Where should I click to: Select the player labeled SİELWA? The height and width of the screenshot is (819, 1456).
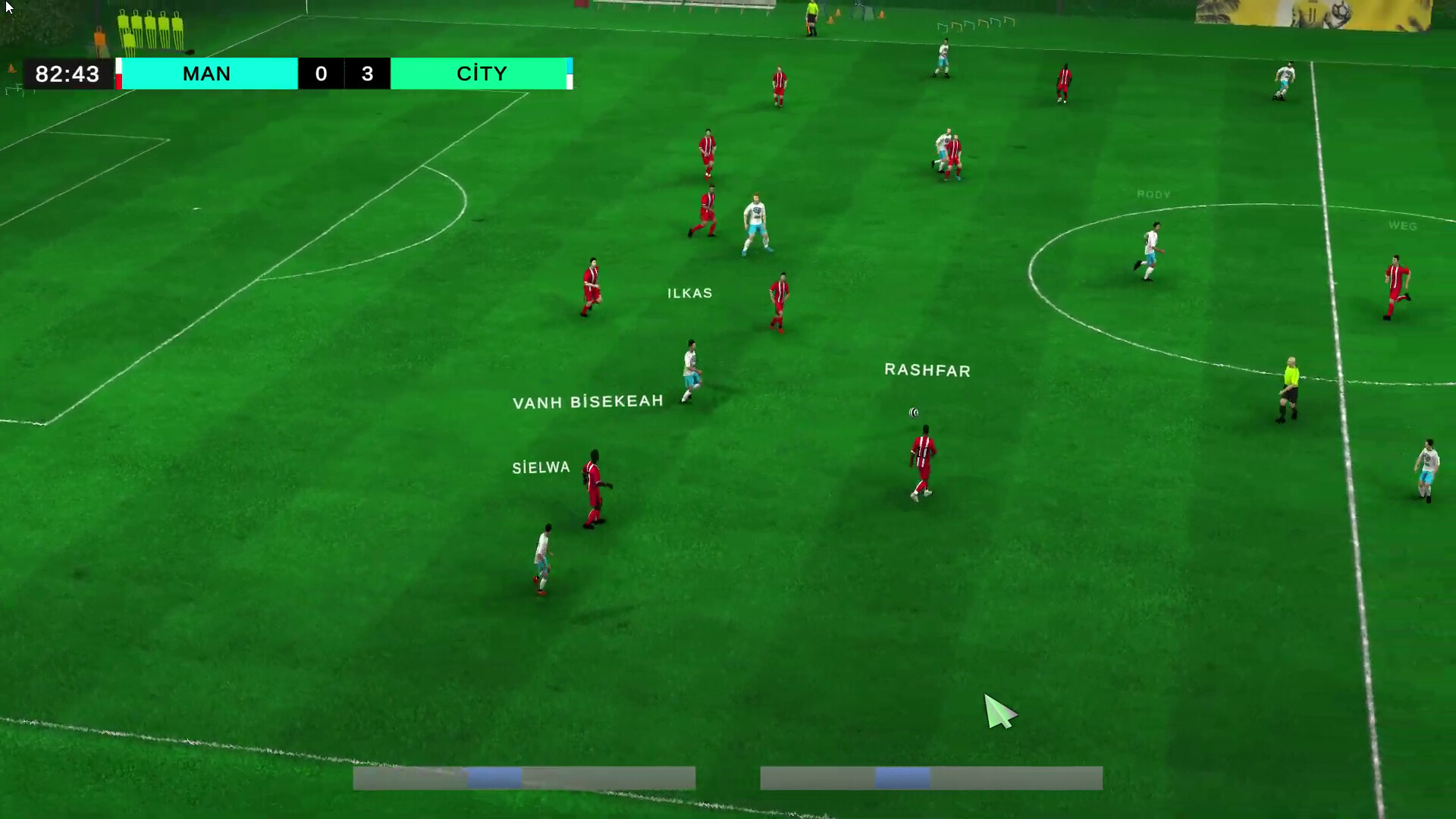(540, 467)
